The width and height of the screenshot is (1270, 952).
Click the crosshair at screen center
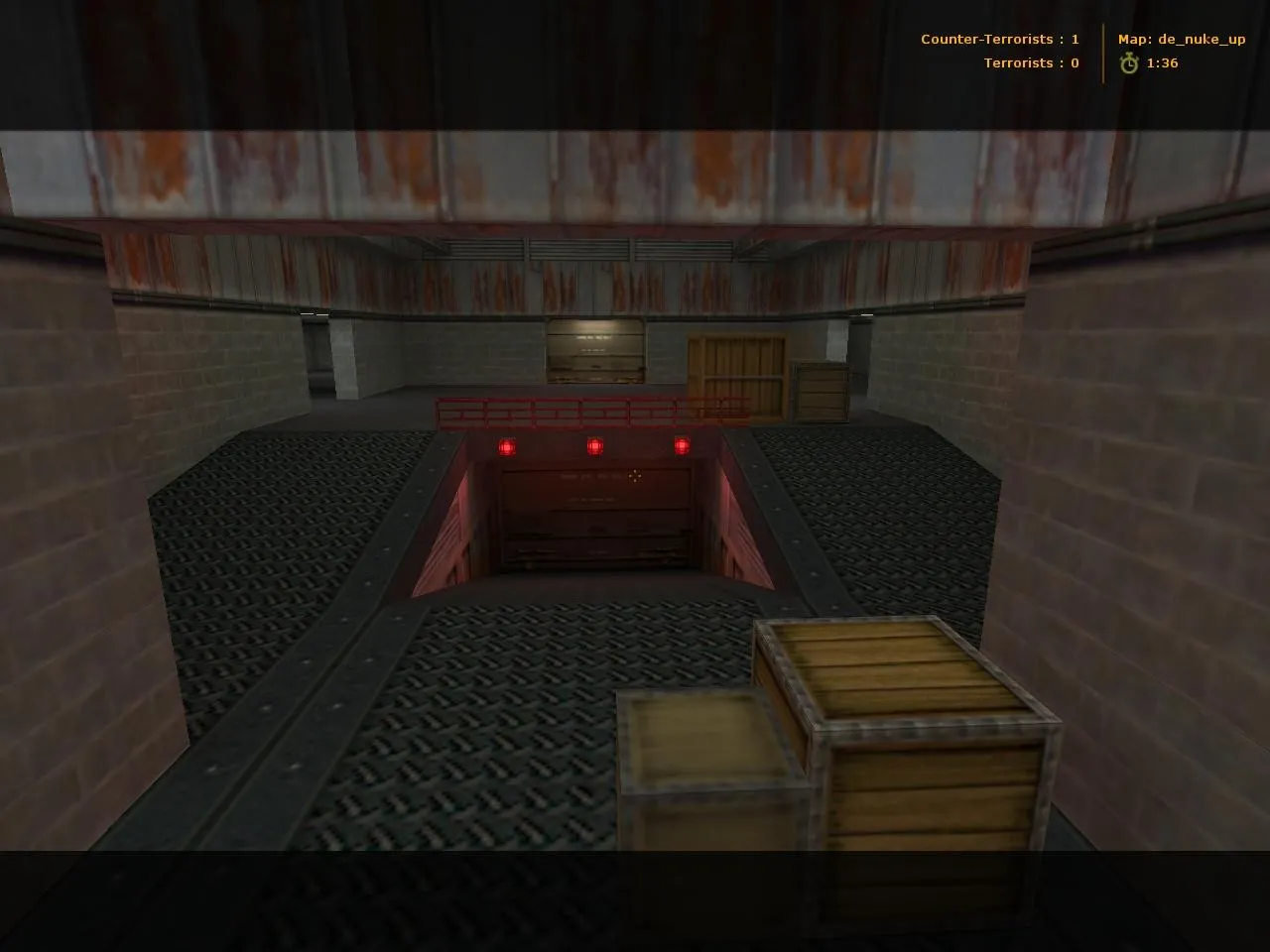[633, 475]
